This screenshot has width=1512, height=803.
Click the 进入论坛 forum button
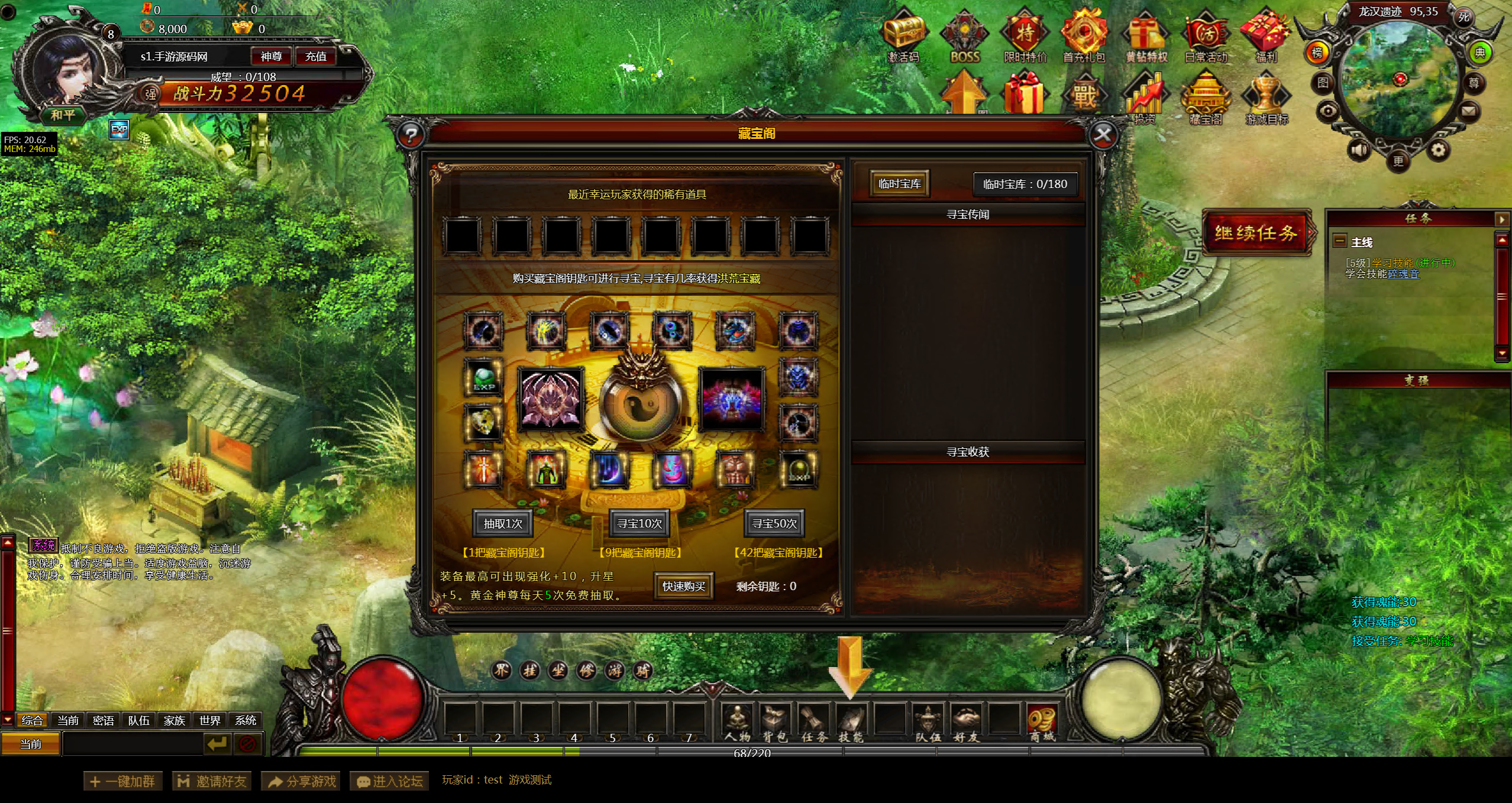point(389,781)
